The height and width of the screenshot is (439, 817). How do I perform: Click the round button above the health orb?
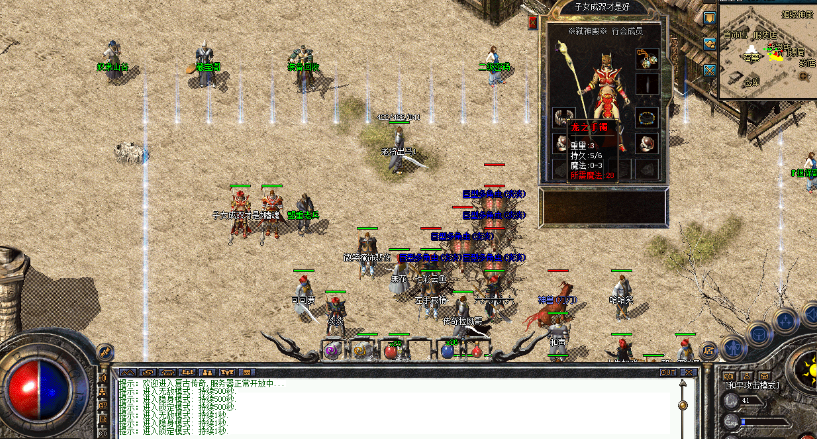pyautogui.click(x=104, y=353)
